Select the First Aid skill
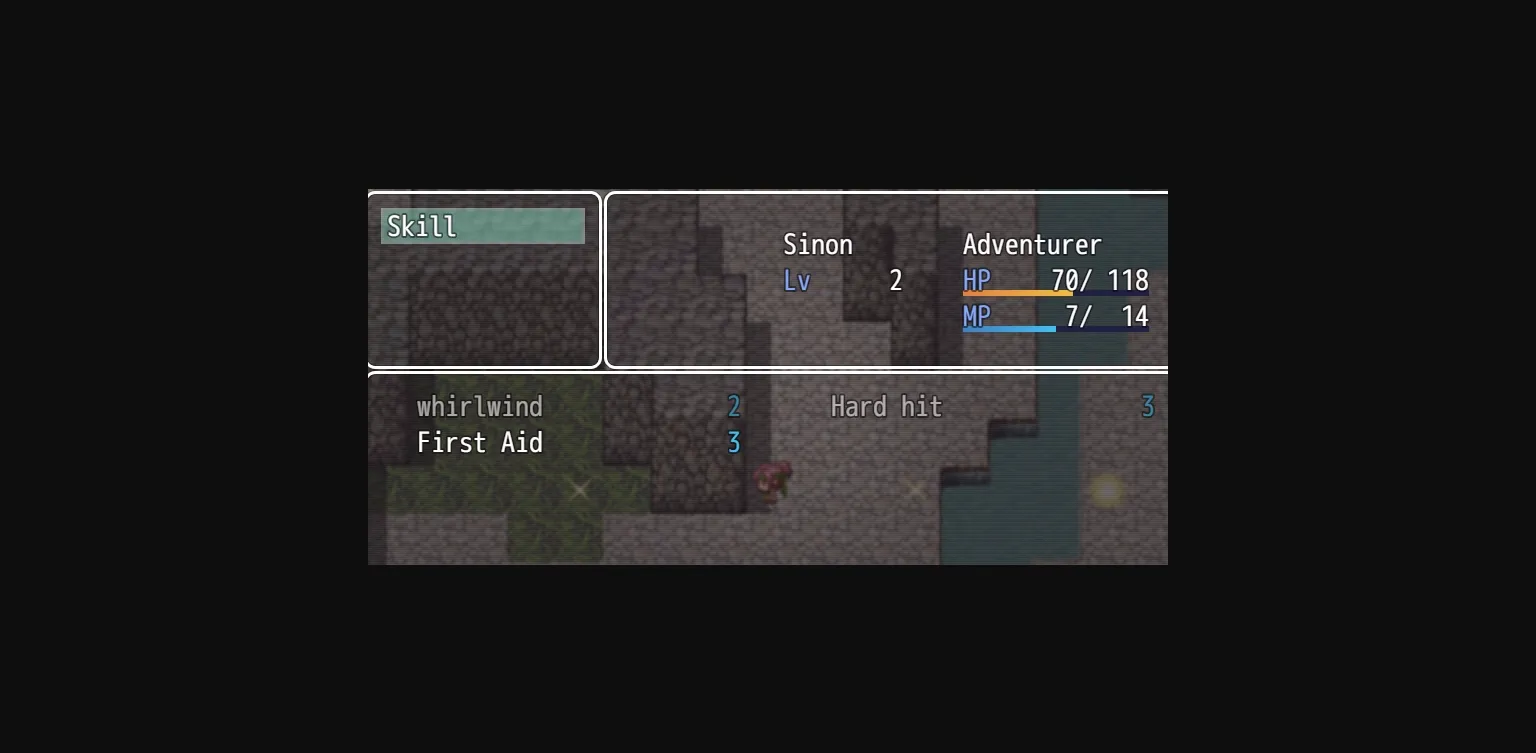The image size is (1536, 753). click(480, 443)
